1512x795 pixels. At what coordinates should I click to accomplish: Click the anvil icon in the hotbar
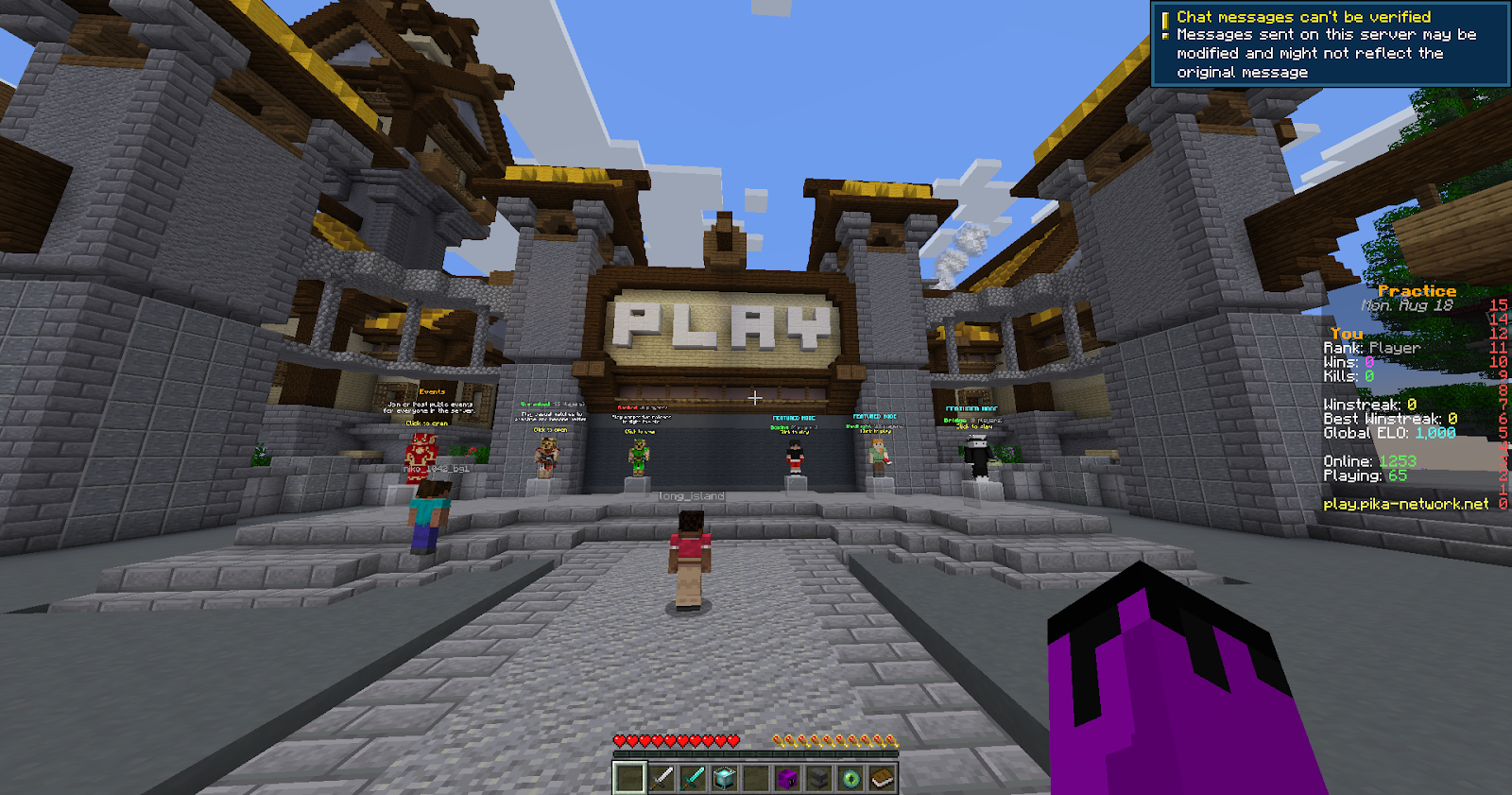(x=816, y=776)
